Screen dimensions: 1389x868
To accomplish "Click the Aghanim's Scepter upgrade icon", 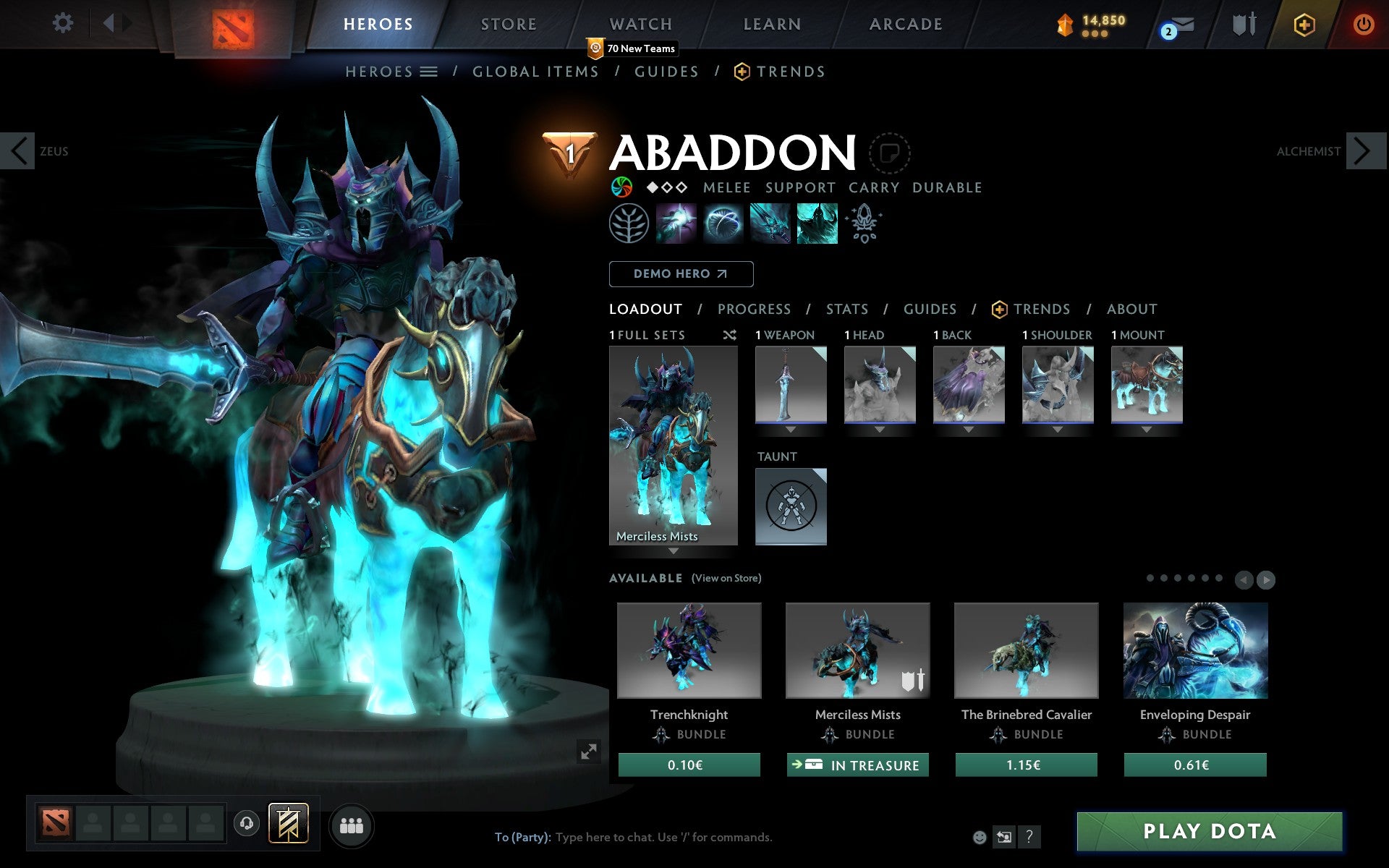I will [865, 224].
